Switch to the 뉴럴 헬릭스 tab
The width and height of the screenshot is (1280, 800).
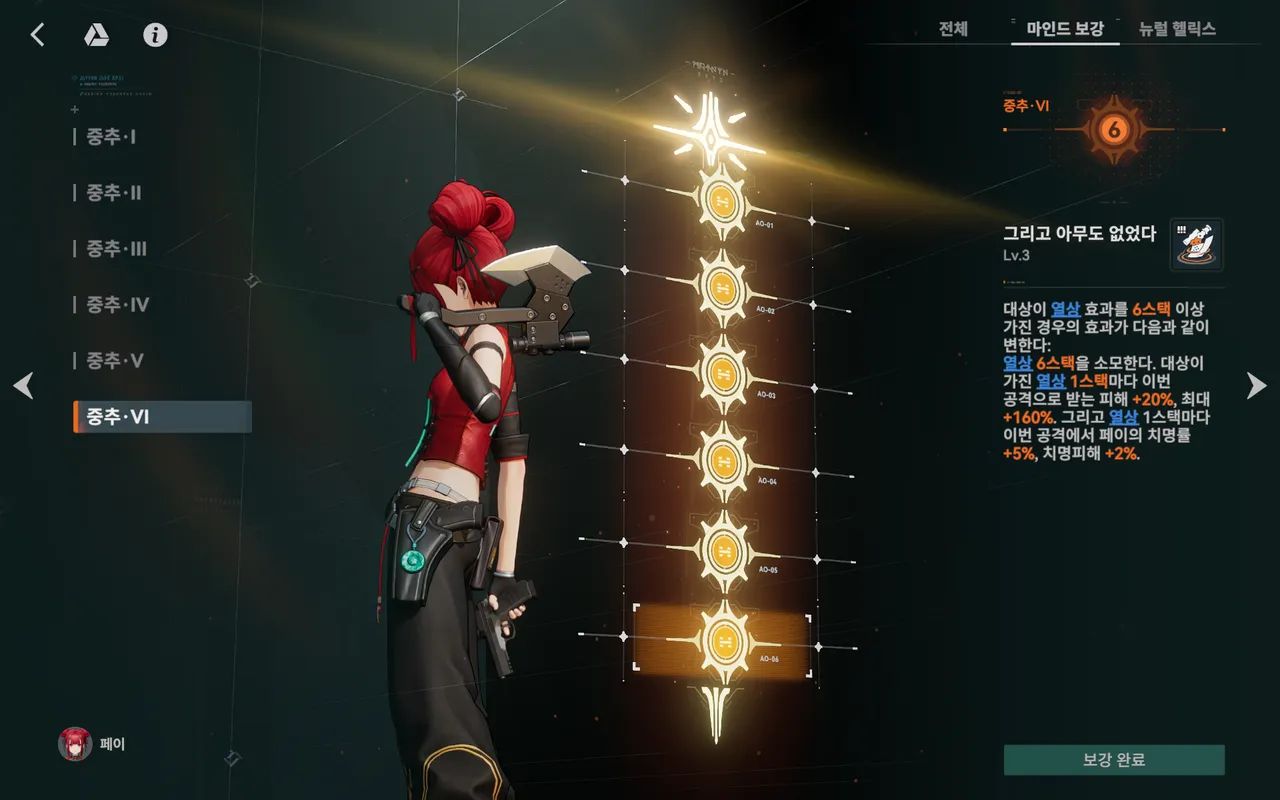tap(1177, 29)
